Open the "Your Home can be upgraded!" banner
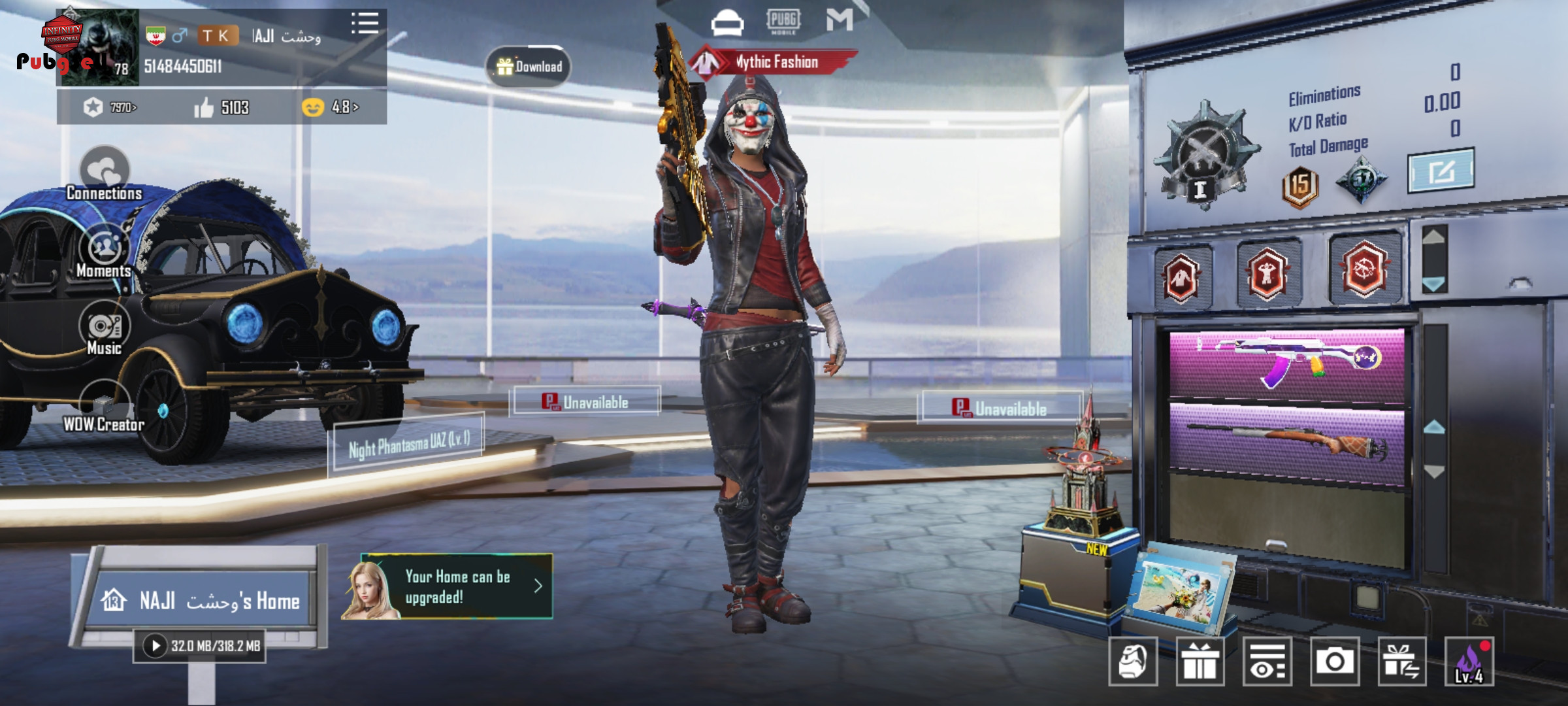1568x706 pixels. point(457,586)
